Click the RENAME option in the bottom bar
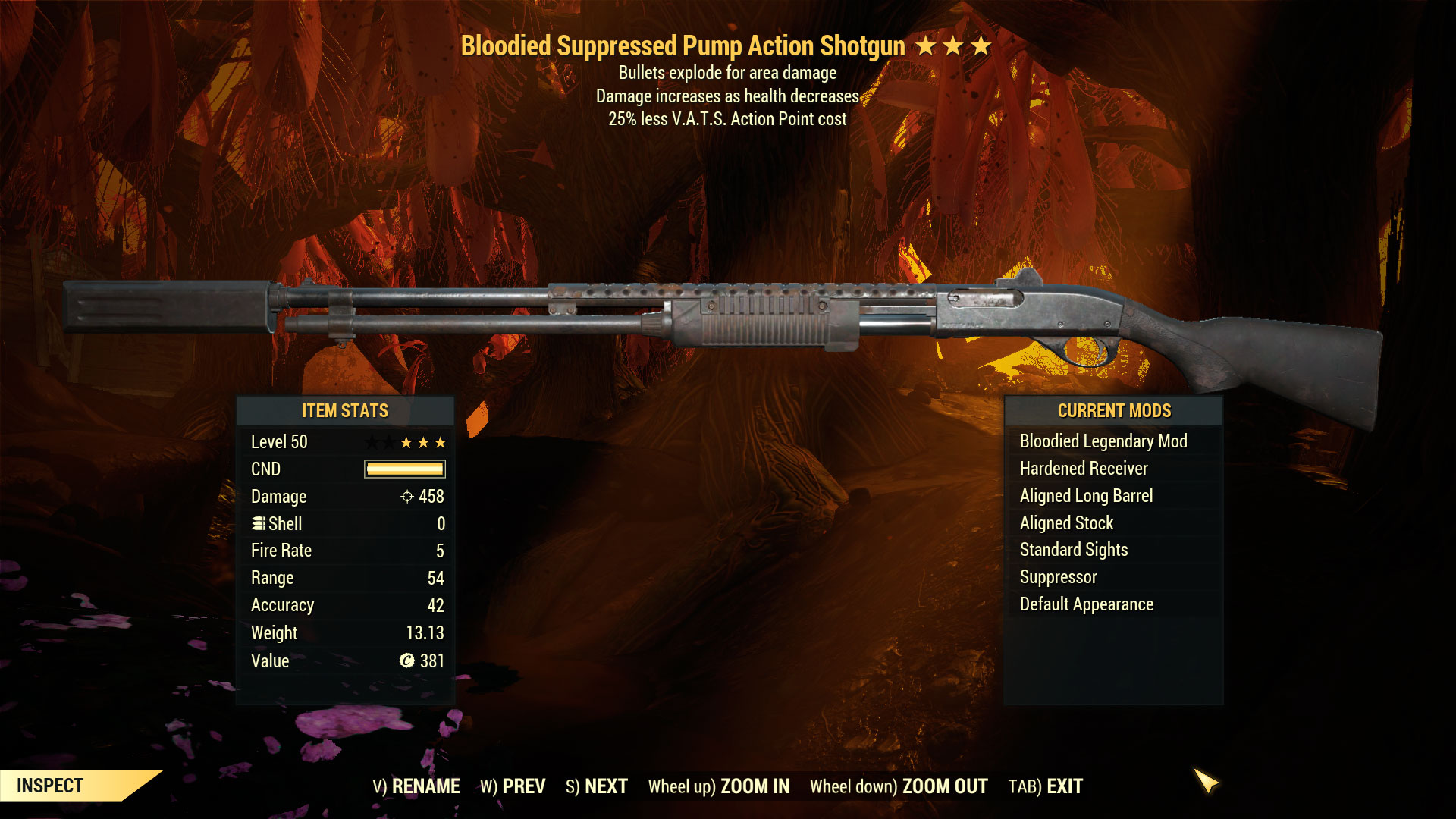This screenshot has width=1456, height=819. coord(416,786)
